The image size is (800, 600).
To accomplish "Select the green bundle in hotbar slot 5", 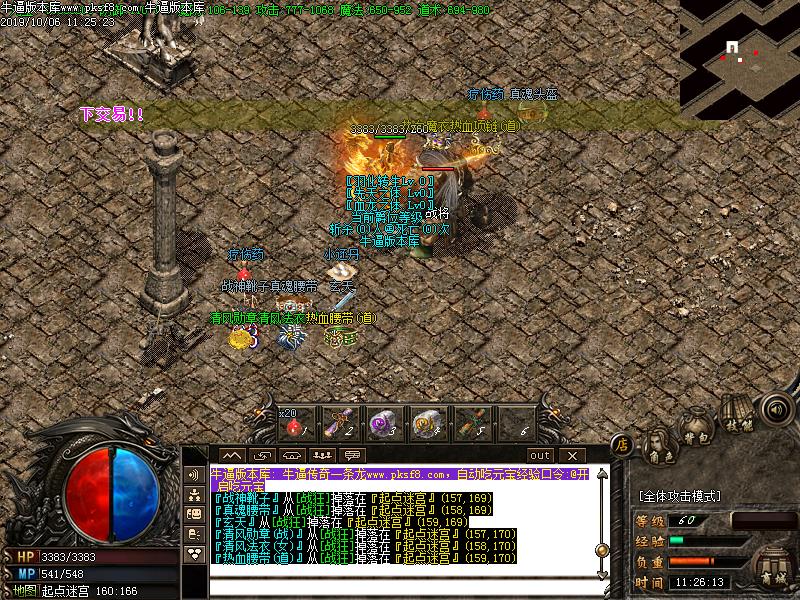I will [471, 425].
